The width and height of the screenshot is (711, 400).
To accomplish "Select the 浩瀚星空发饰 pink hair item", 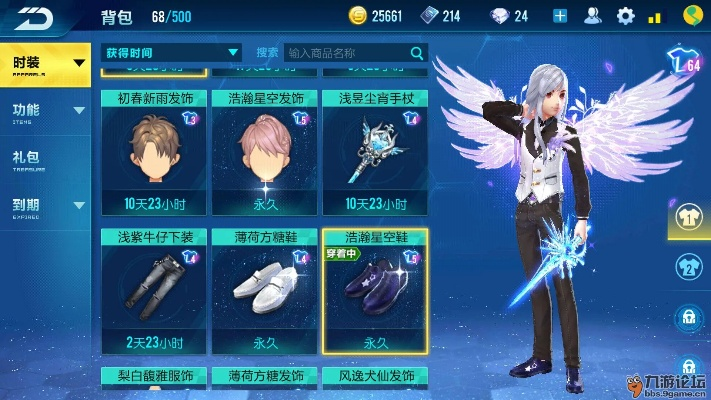I will pyautogui.click(x=265, y=150).
